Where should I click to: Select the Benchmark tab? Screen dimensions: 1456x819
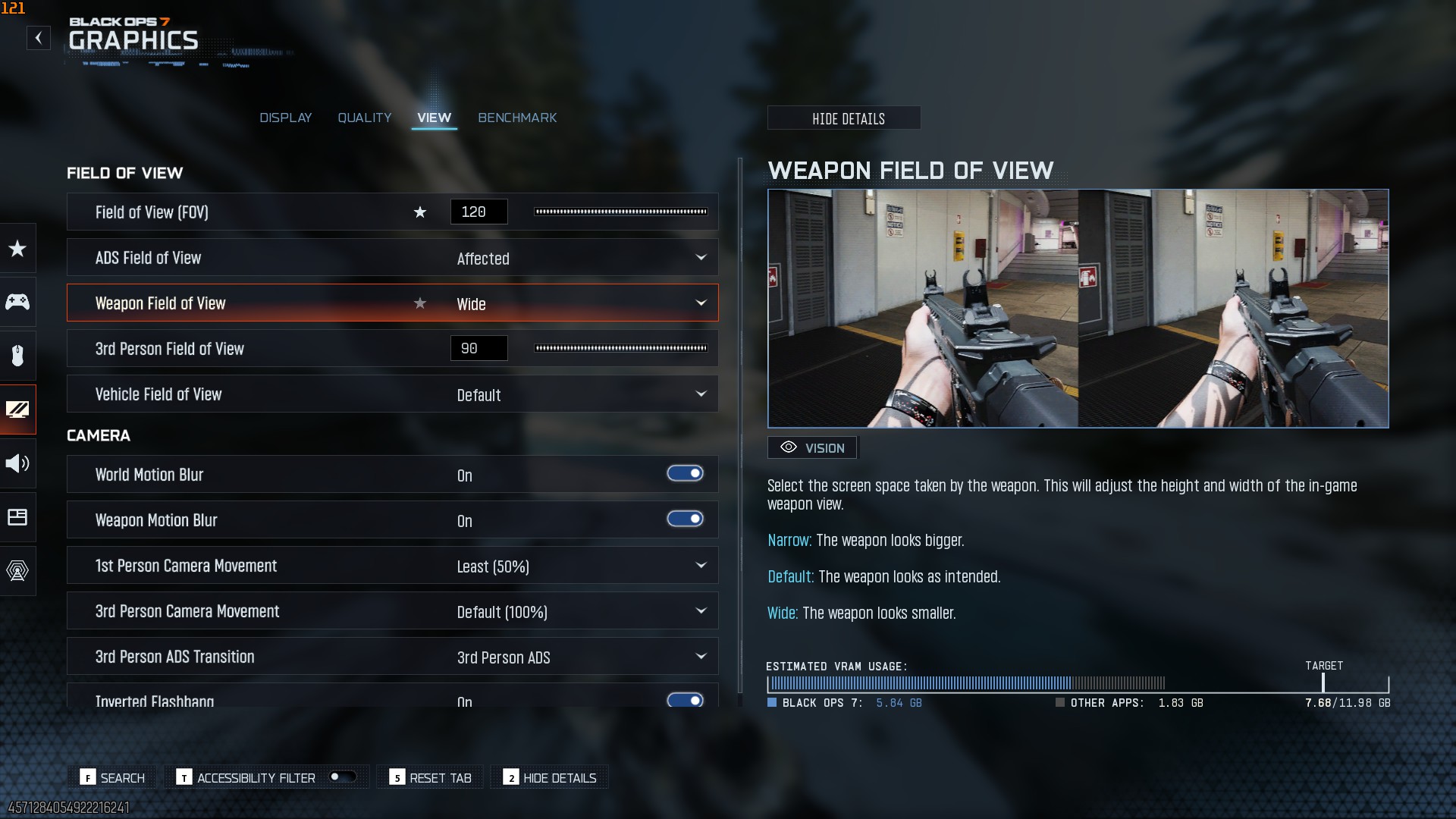(x=517, y=118)
